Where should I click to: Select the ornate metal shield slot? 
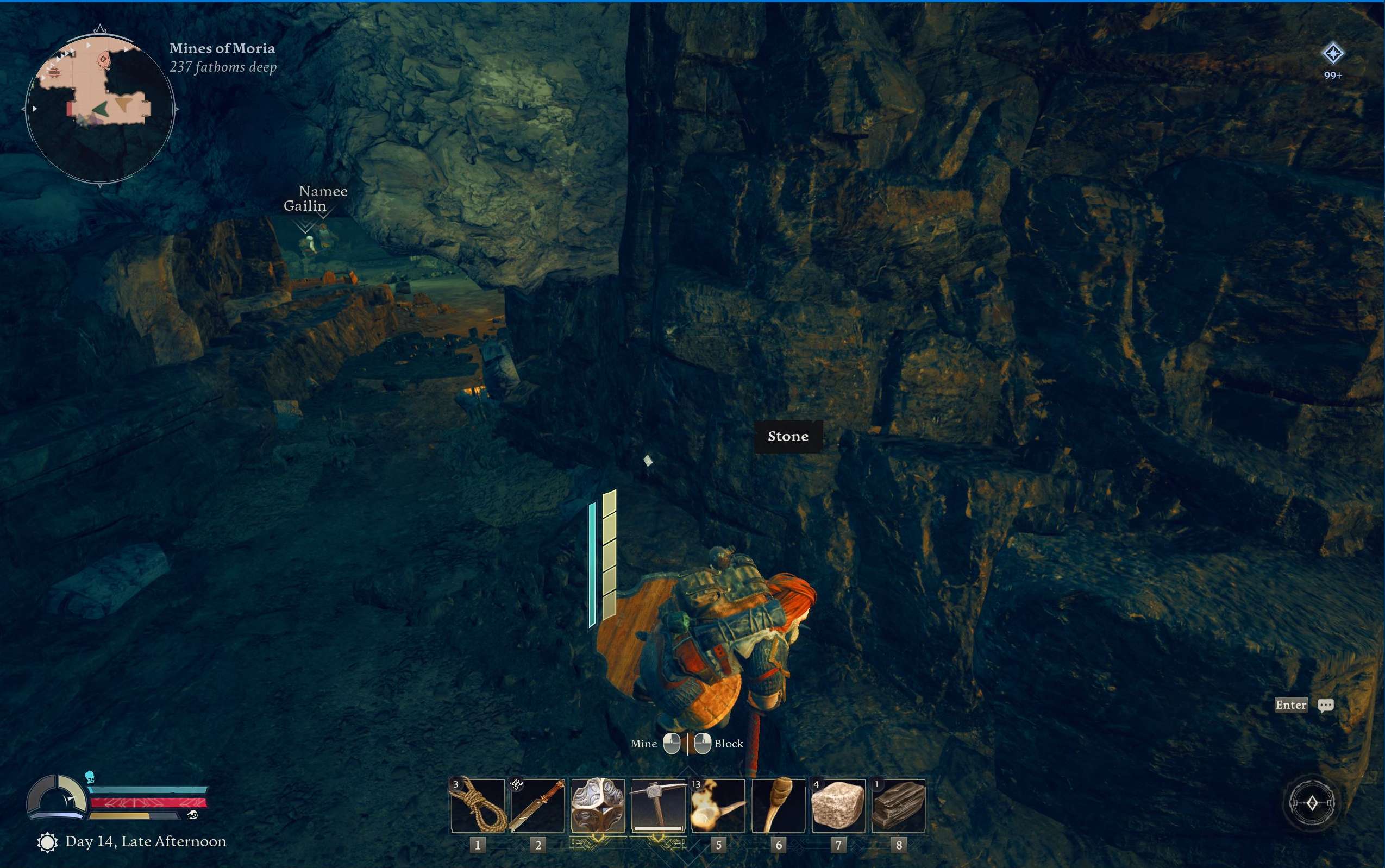tap(598, 806)
